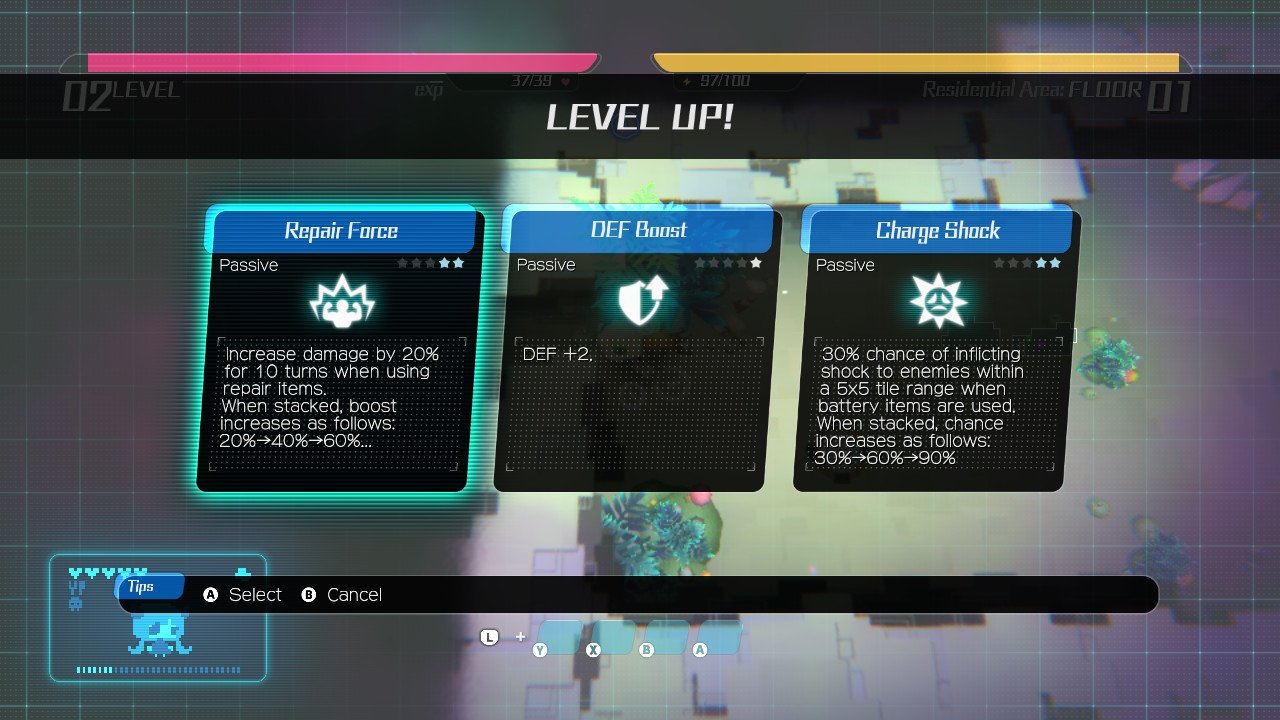Choose the Repair Force passive card

(x=338, y=350)
